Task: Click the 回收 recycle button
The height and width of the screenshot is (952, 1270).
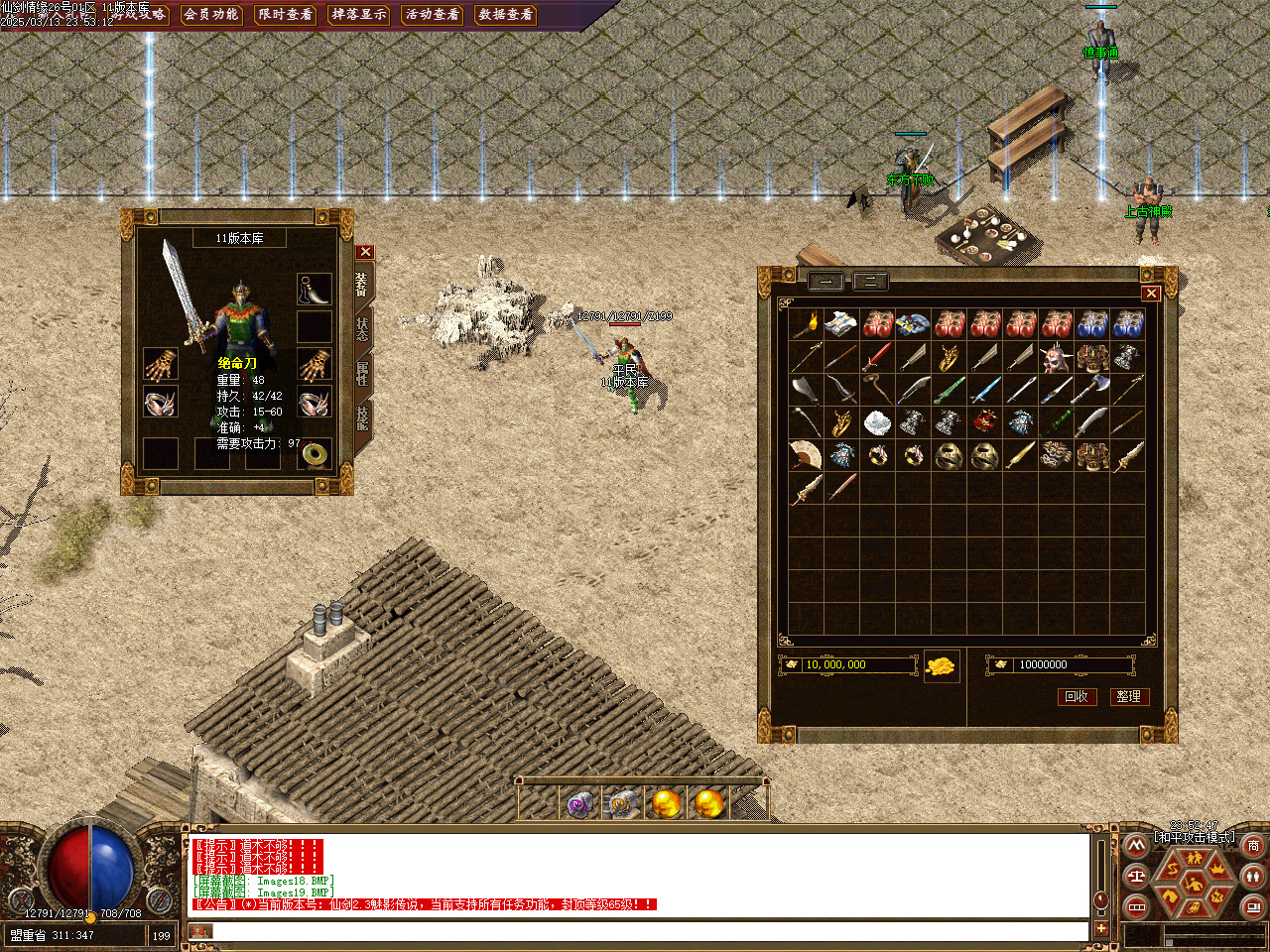Action: click(x=1077, y=696)
